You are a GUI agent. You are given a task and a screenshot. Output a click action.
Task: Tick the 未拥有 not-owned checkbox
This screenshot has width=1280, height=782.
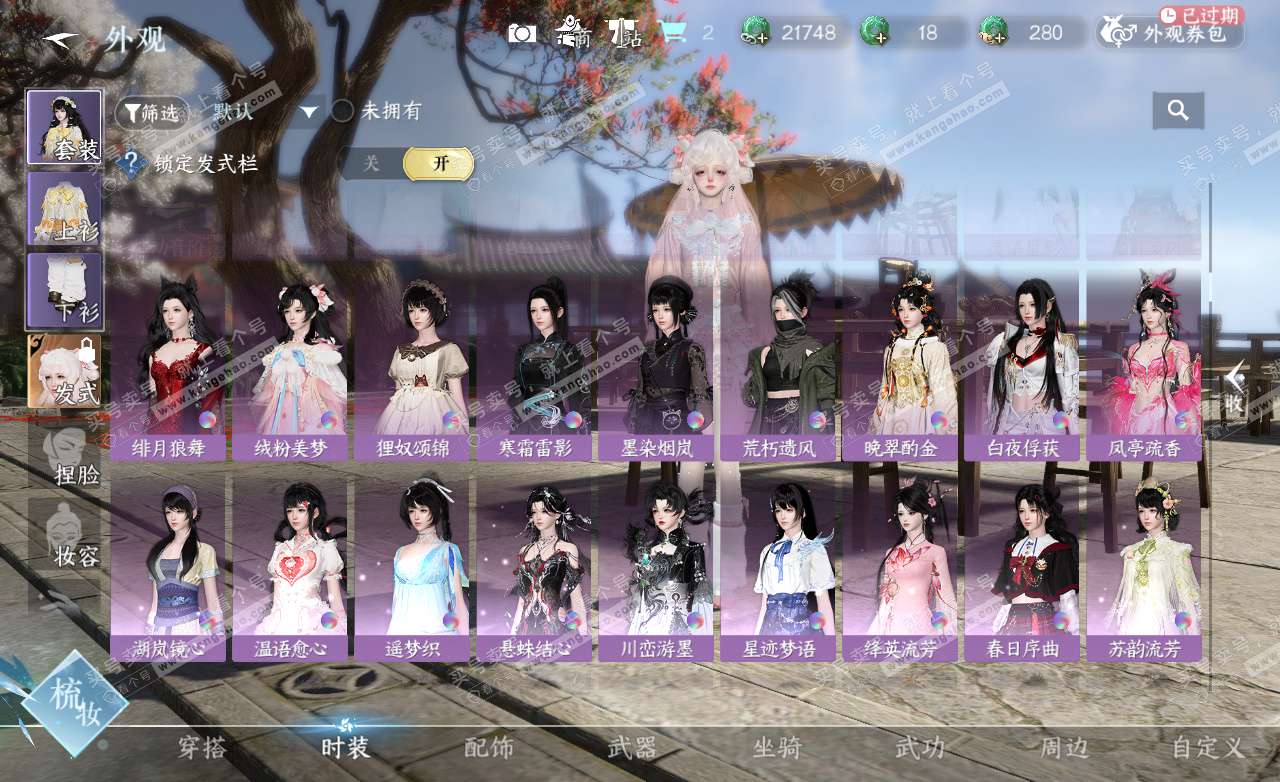point(343,111)
